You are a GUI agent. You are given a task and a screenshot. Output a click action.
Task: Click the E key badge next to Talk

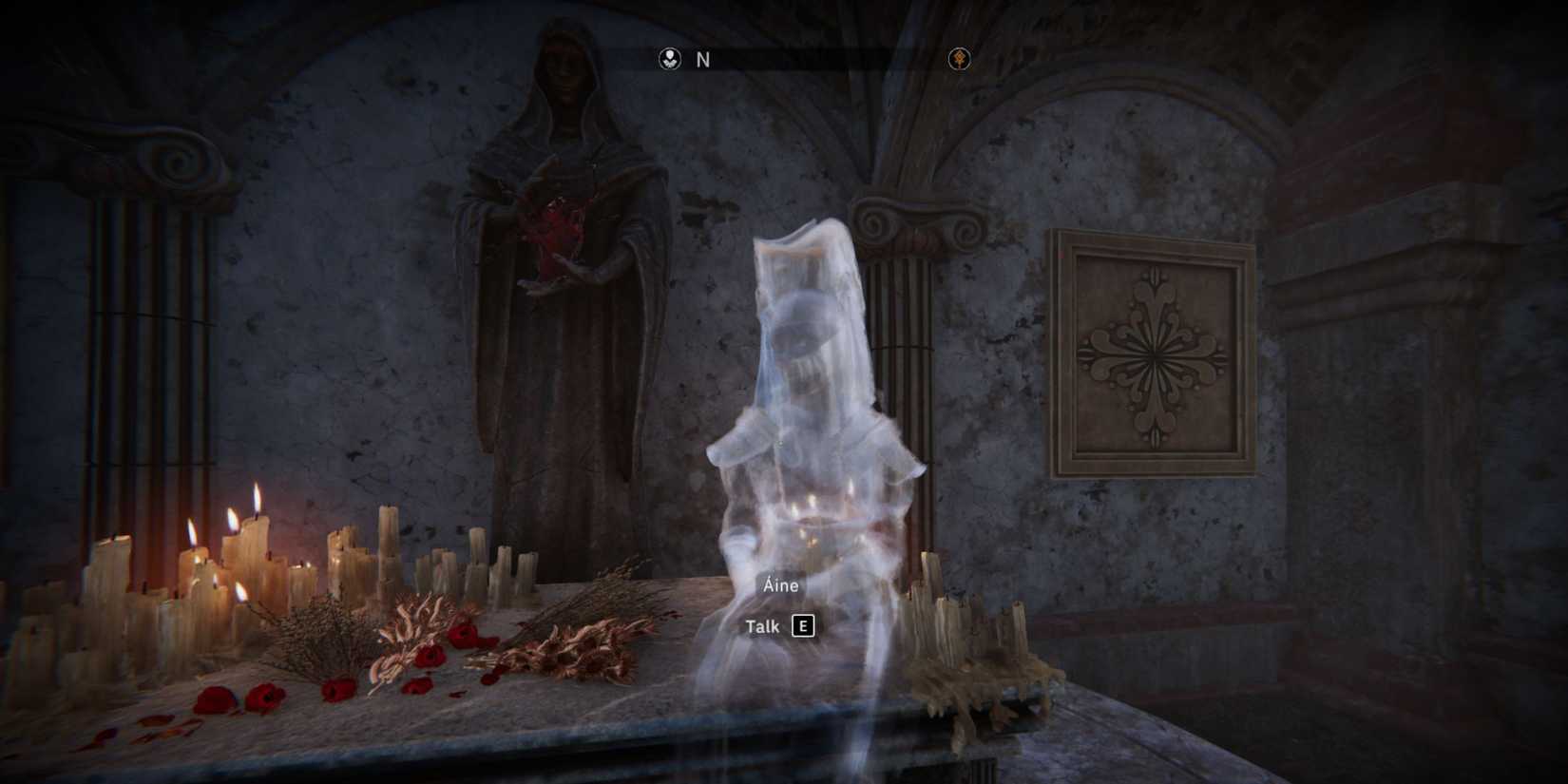(x=803, y=626)
